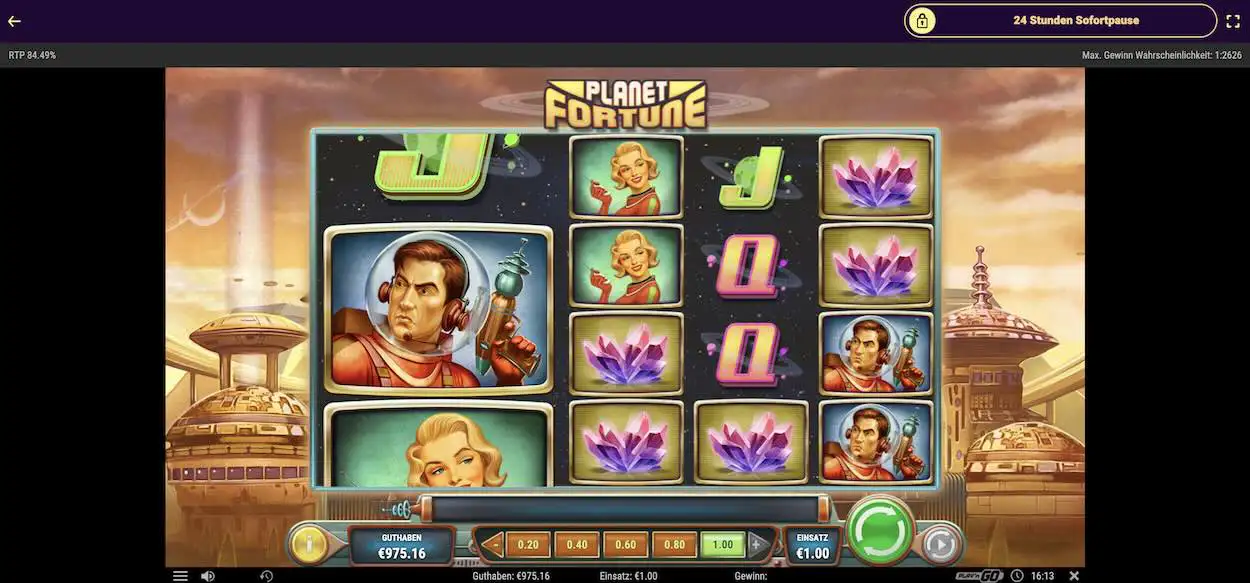Decrease the bet with the minus arrow

[492, 545]
